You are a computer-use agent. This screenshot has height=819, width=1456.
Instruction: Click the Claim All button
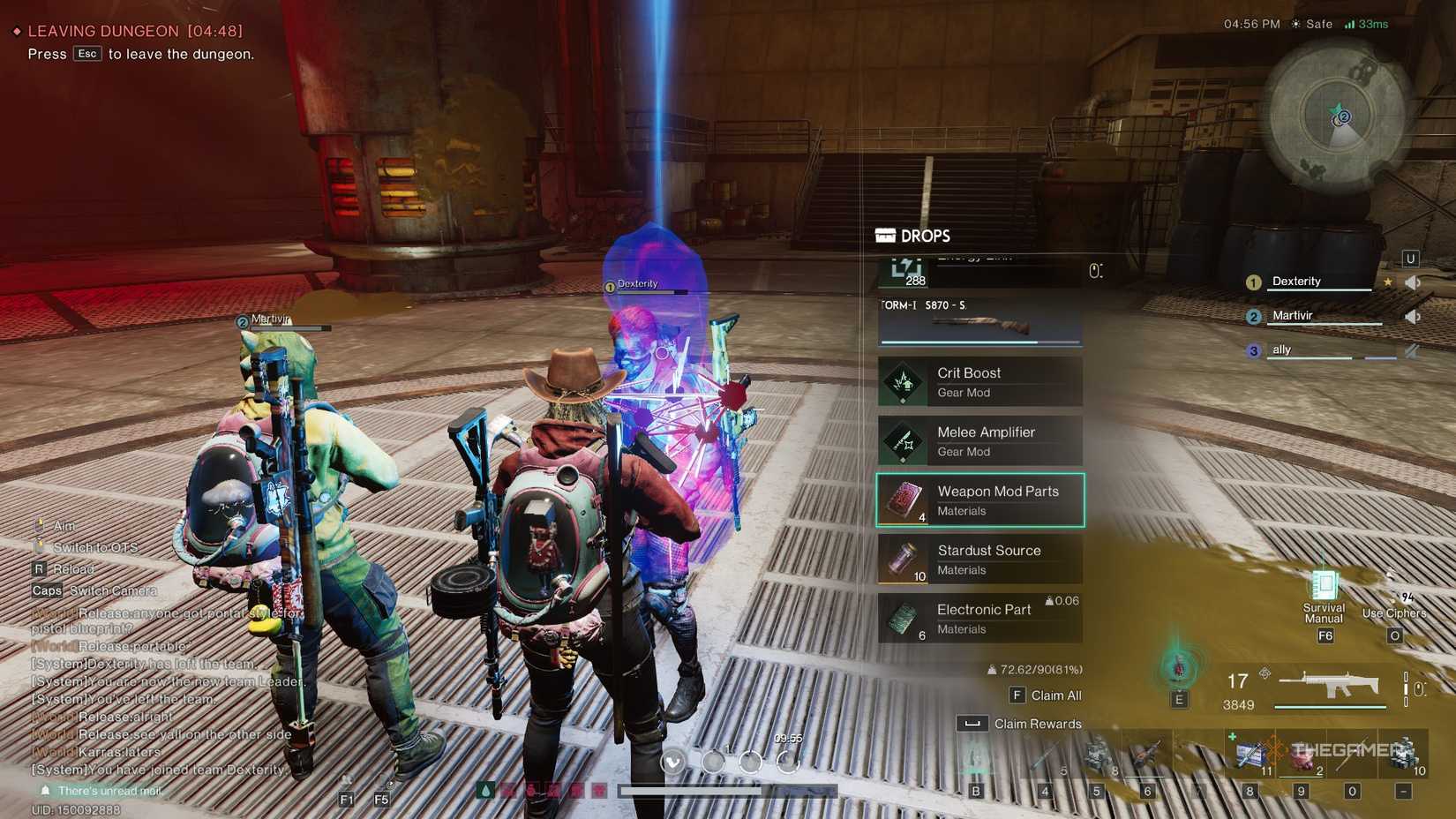point(1047,695)
